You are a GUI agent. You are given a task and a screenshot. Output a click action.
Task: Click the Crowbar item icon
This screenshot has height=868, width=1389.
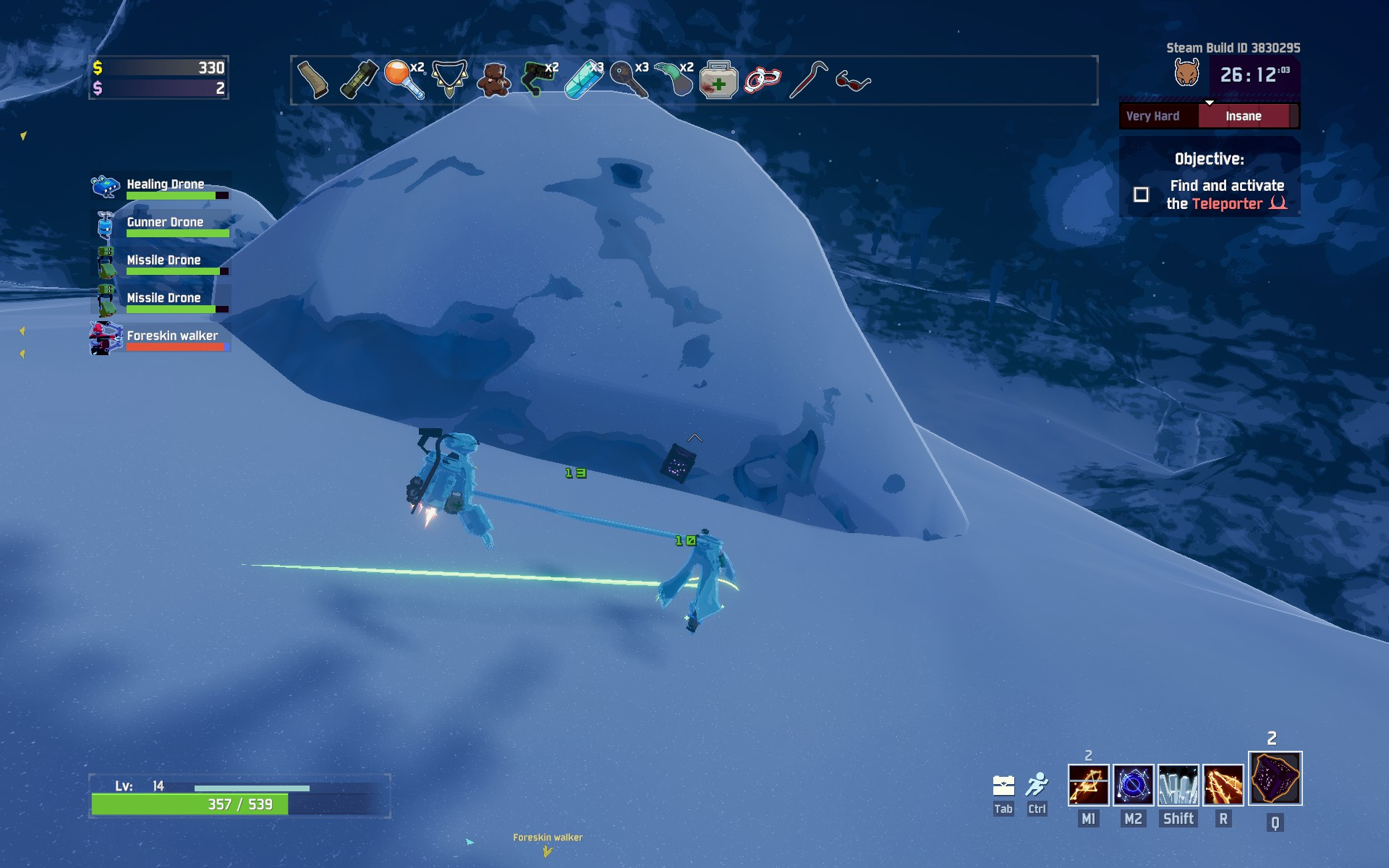pos(808,80)
